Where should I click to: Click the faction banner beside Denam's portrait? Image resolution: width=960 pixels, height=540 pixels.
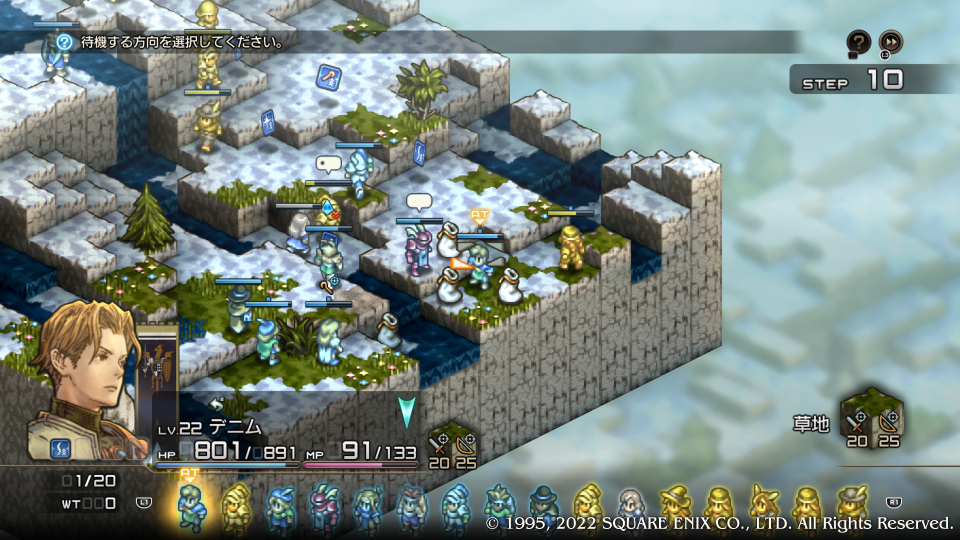tap(158, 372)
